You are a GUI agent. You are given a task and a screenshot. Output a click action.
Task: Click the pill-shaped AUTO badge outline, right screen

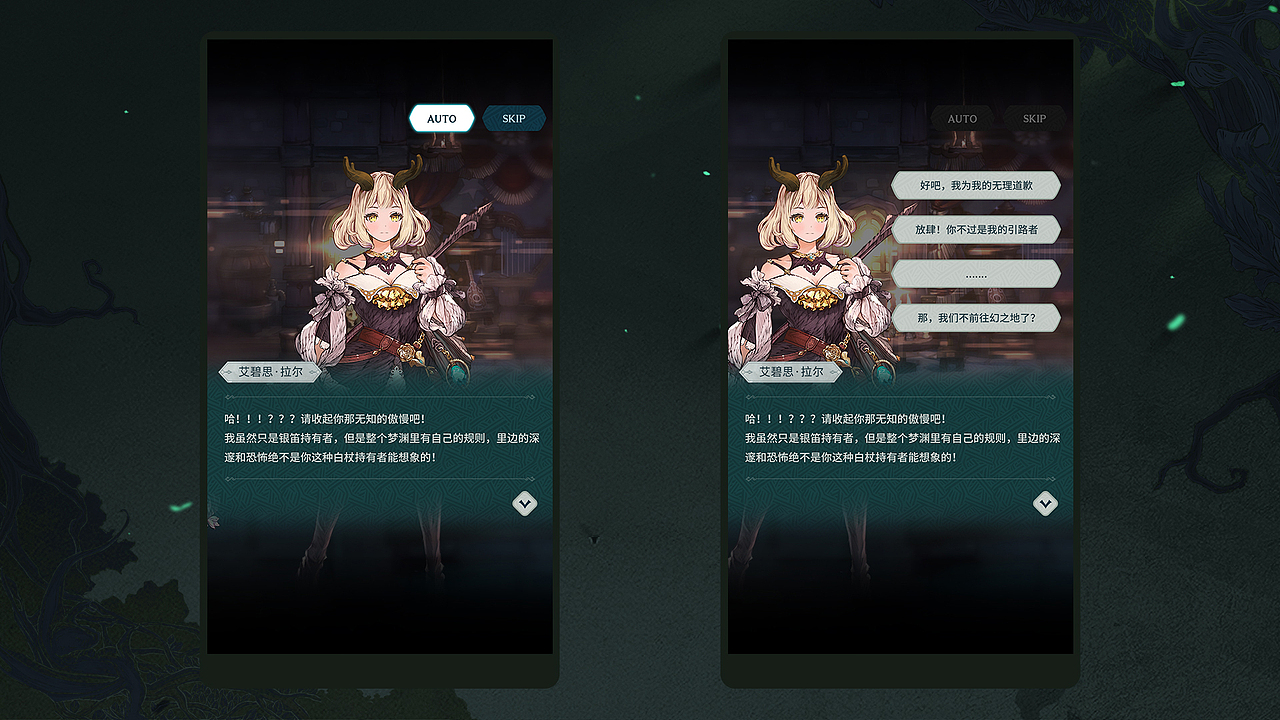coord(962,118)
